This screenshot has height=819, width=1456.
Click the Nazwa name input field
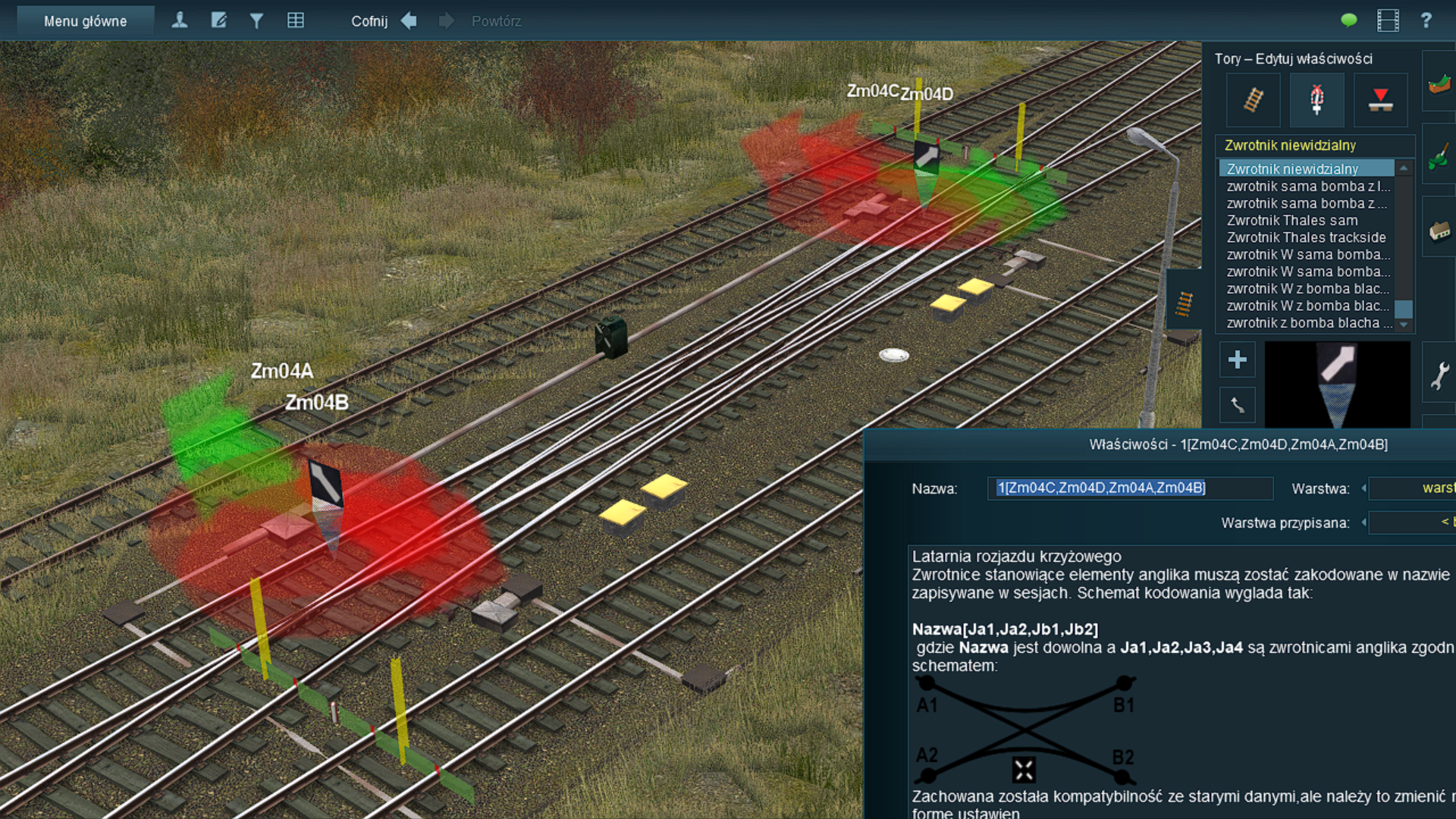(x=1130, y=488)
